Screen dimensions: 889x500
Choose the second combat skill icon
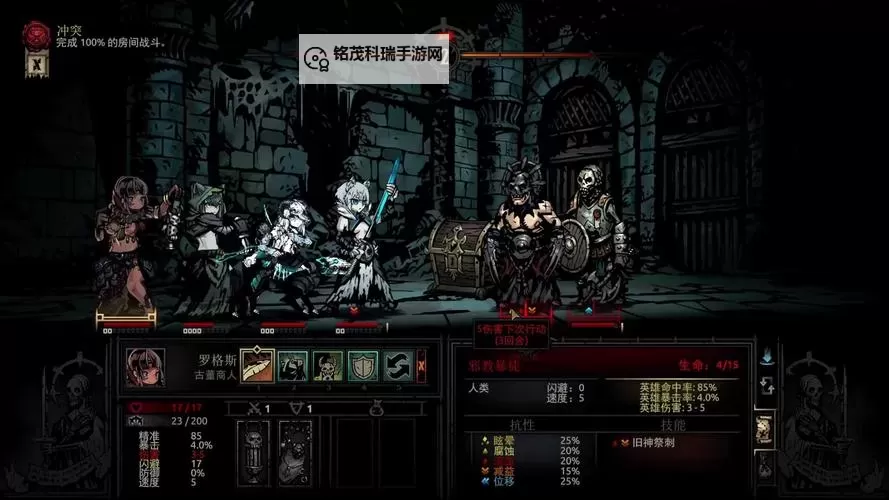[292, 365]
